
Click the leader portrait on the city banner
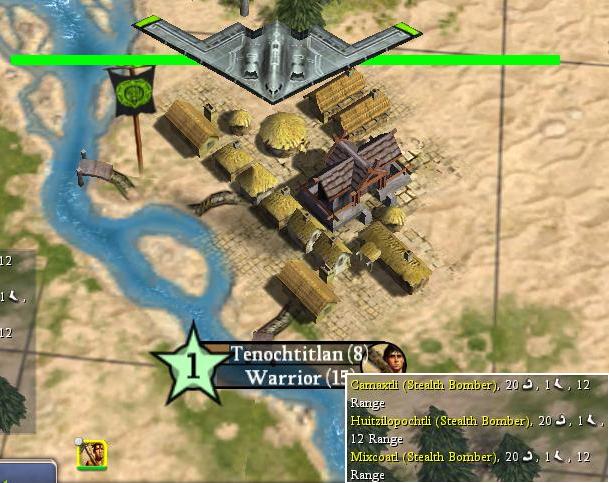[x=389, y=356]
